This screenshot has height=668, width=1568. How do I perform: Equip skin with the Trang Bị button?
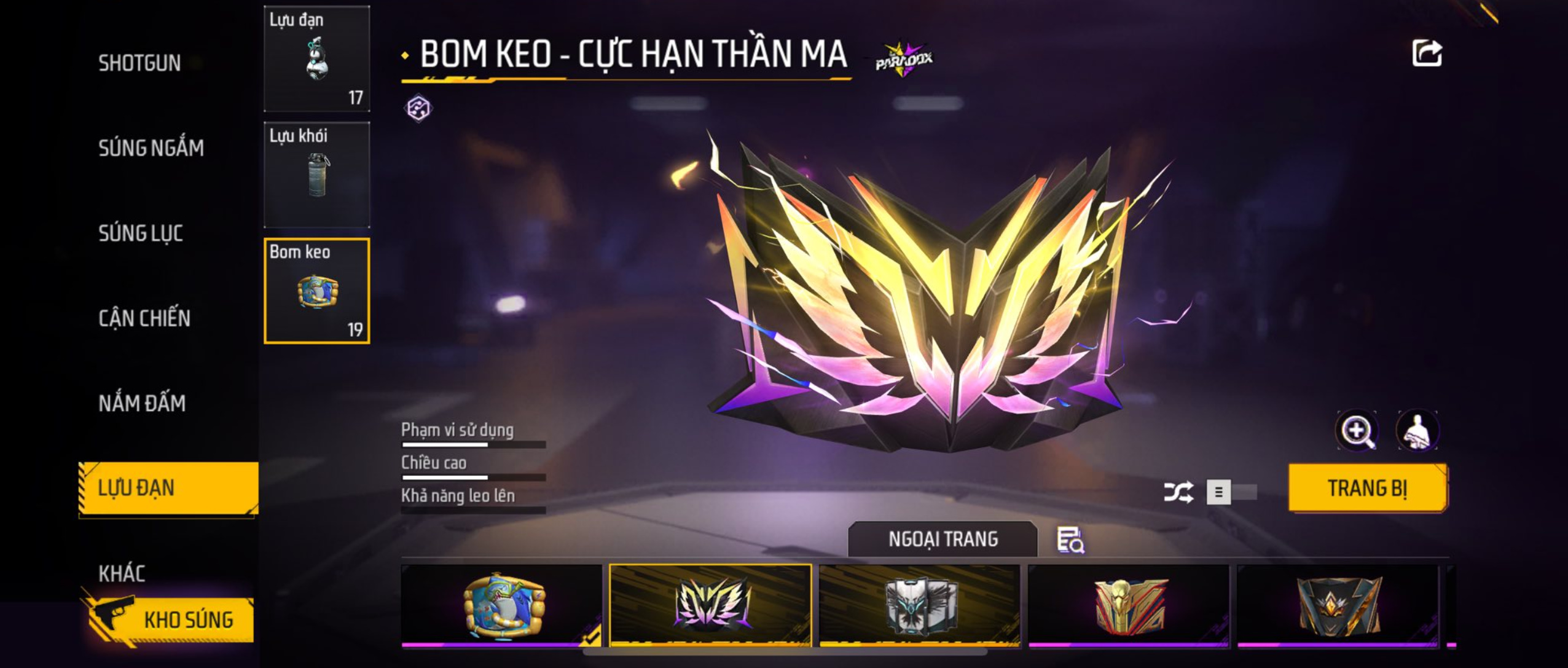(x=1367, y=488)
